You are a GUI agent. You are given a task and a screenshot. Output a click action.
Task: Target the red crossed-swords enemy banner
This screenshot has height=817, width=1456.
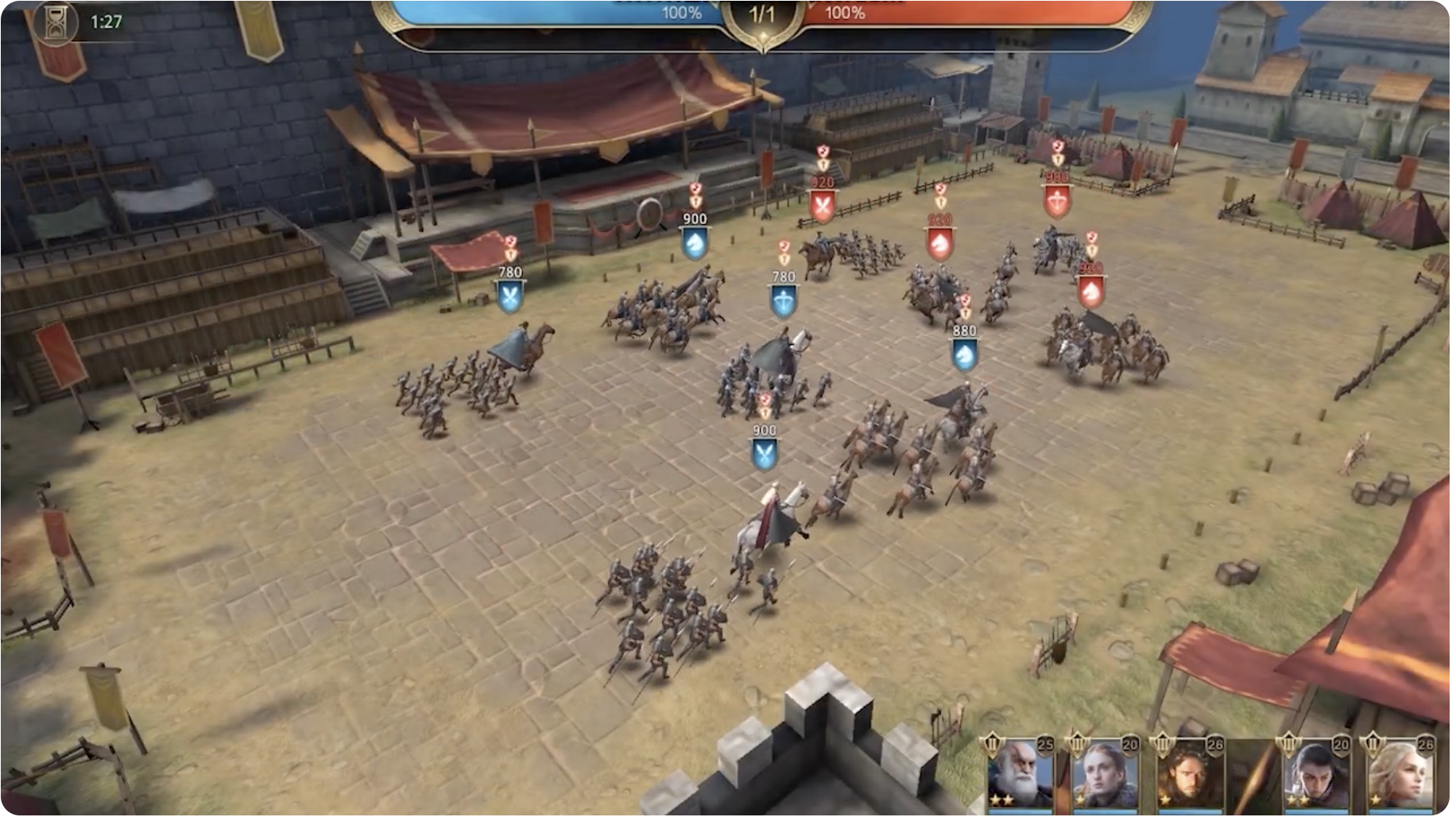(823, 207)
